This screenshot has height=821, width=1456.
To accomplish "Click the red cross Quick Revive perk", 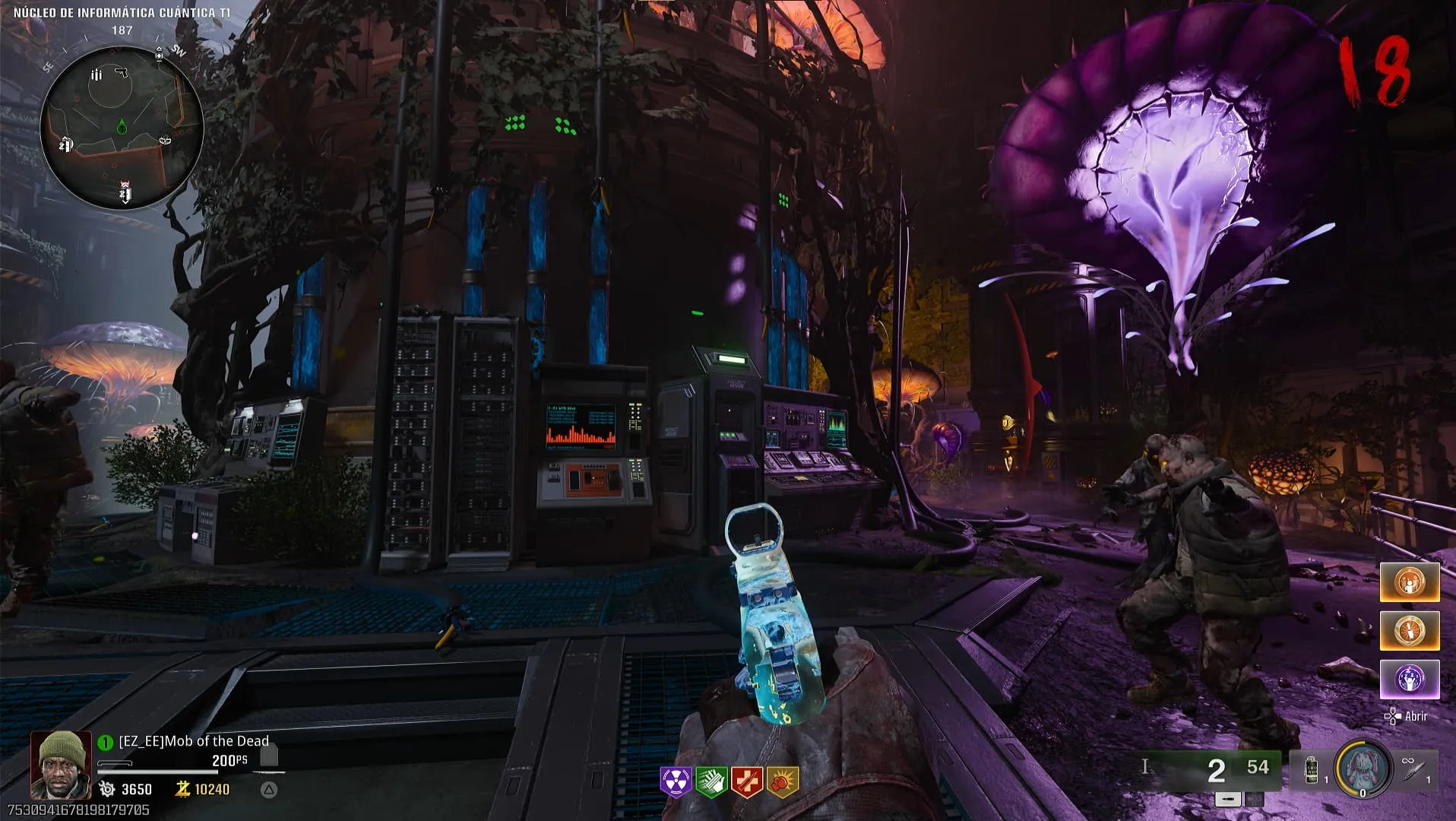I will click(746, 781).
